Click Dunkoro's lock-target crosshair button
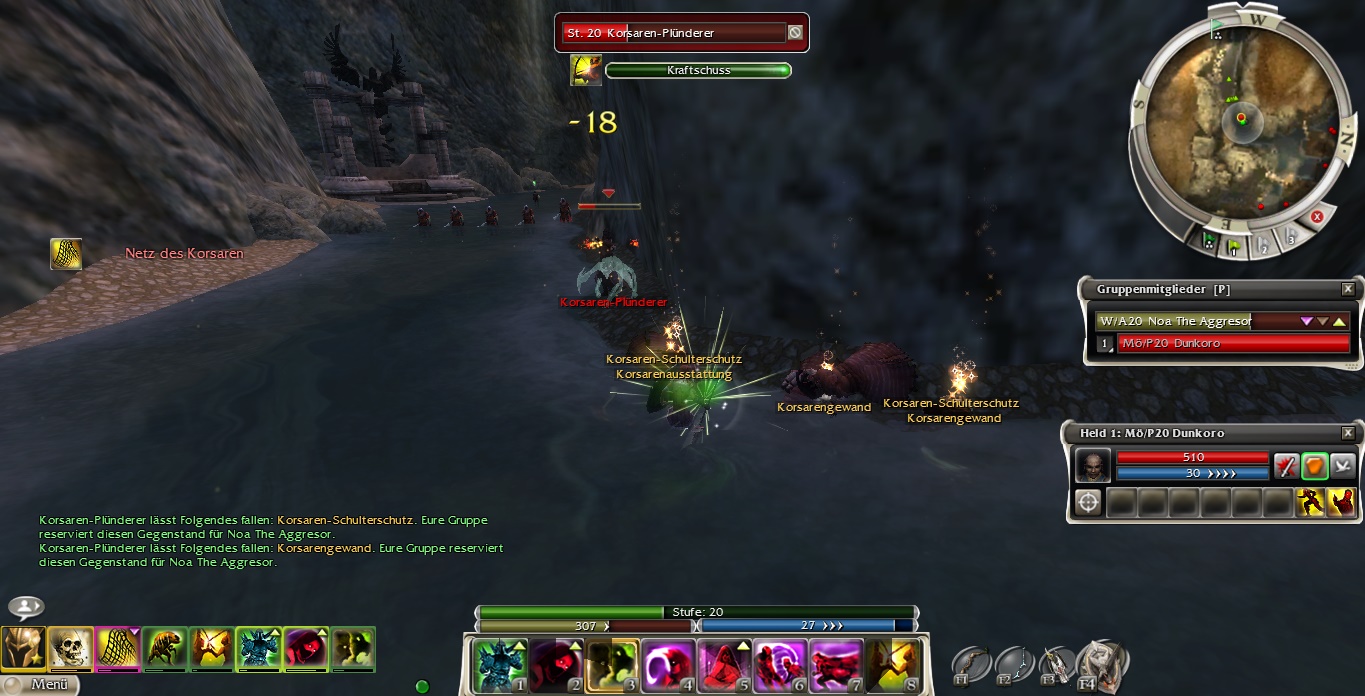 pyautogui.click(x=1088, y=502)
